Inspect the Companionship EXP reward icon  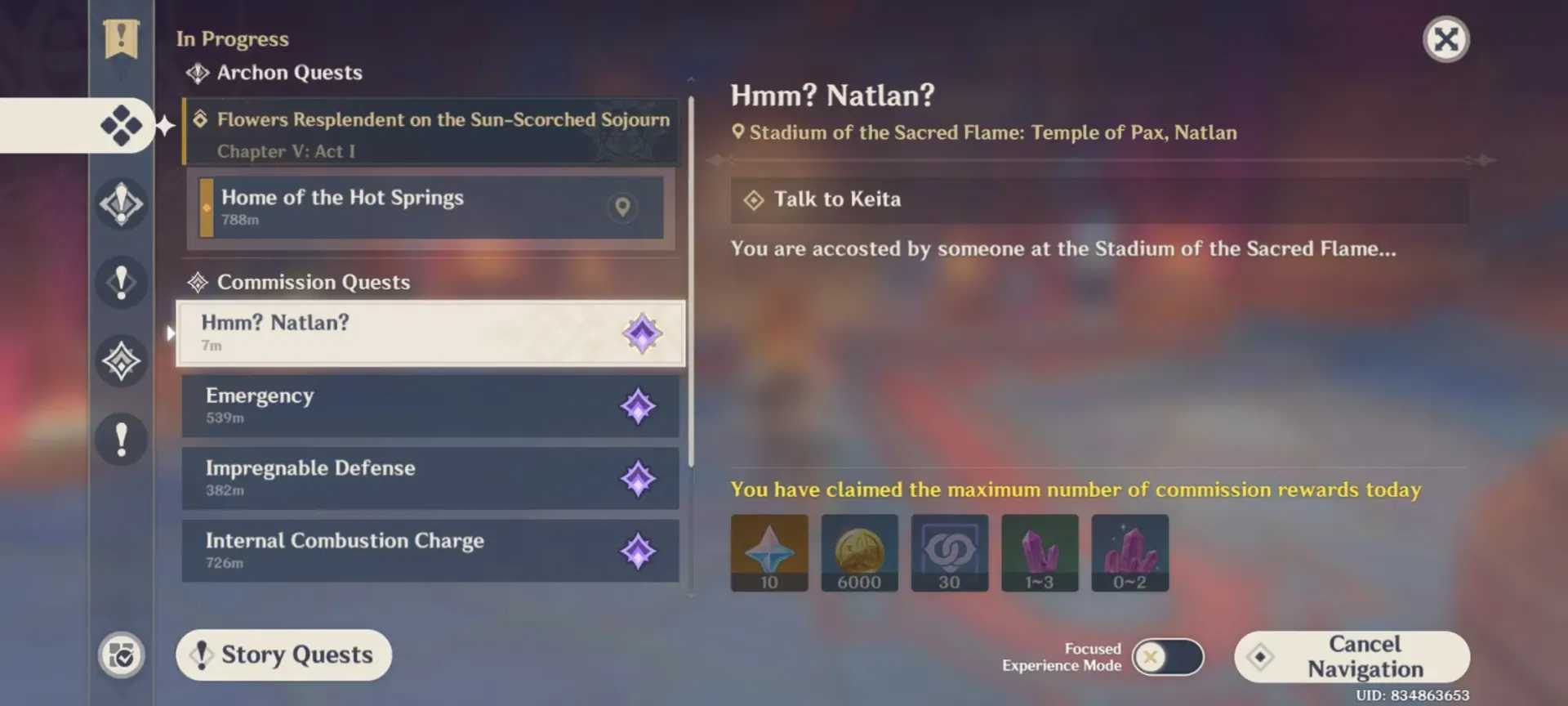[x=949, y=552]
